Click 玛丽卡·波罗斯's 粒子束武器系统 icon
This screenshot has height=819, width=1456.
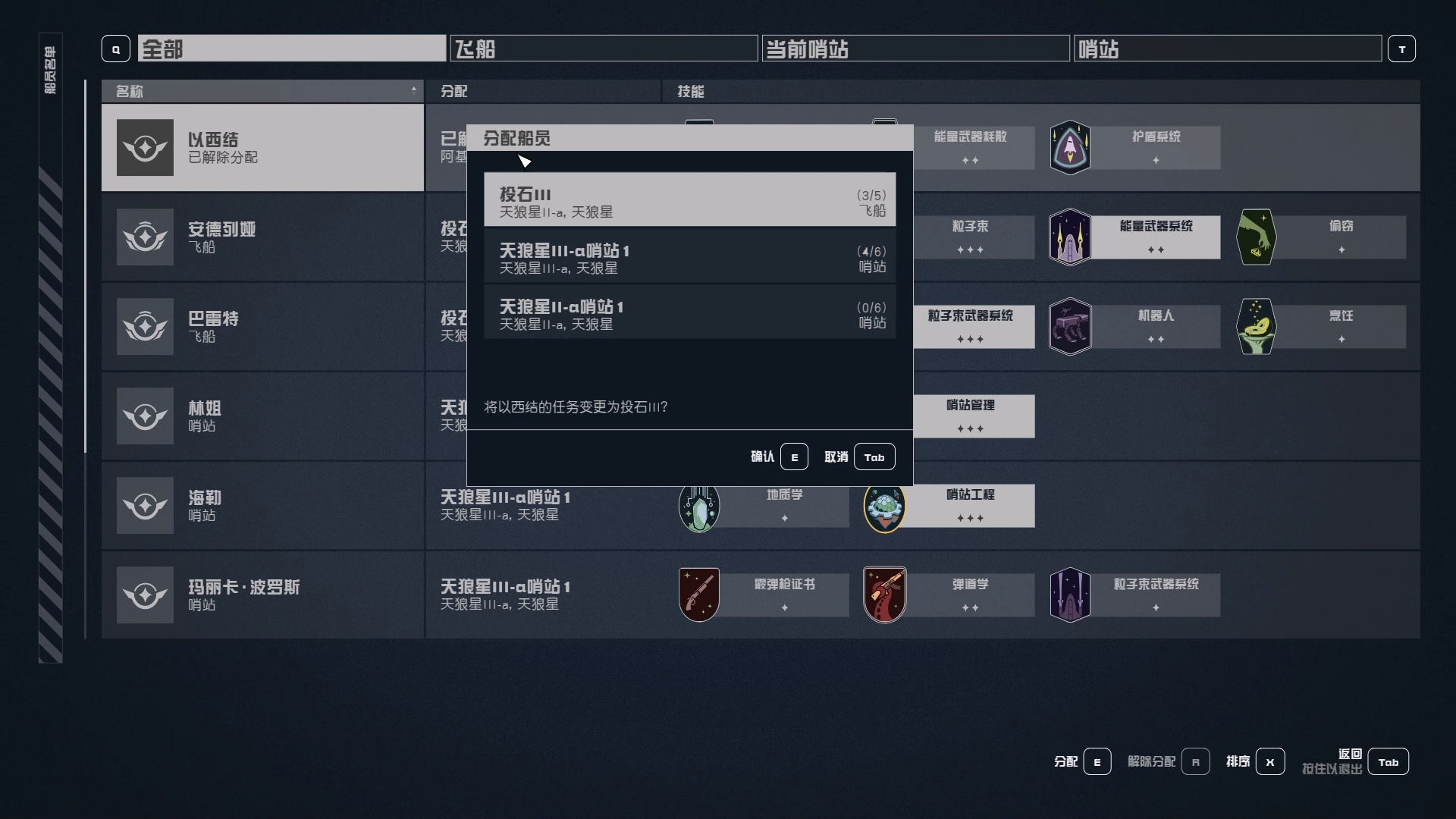[1070, 595]
